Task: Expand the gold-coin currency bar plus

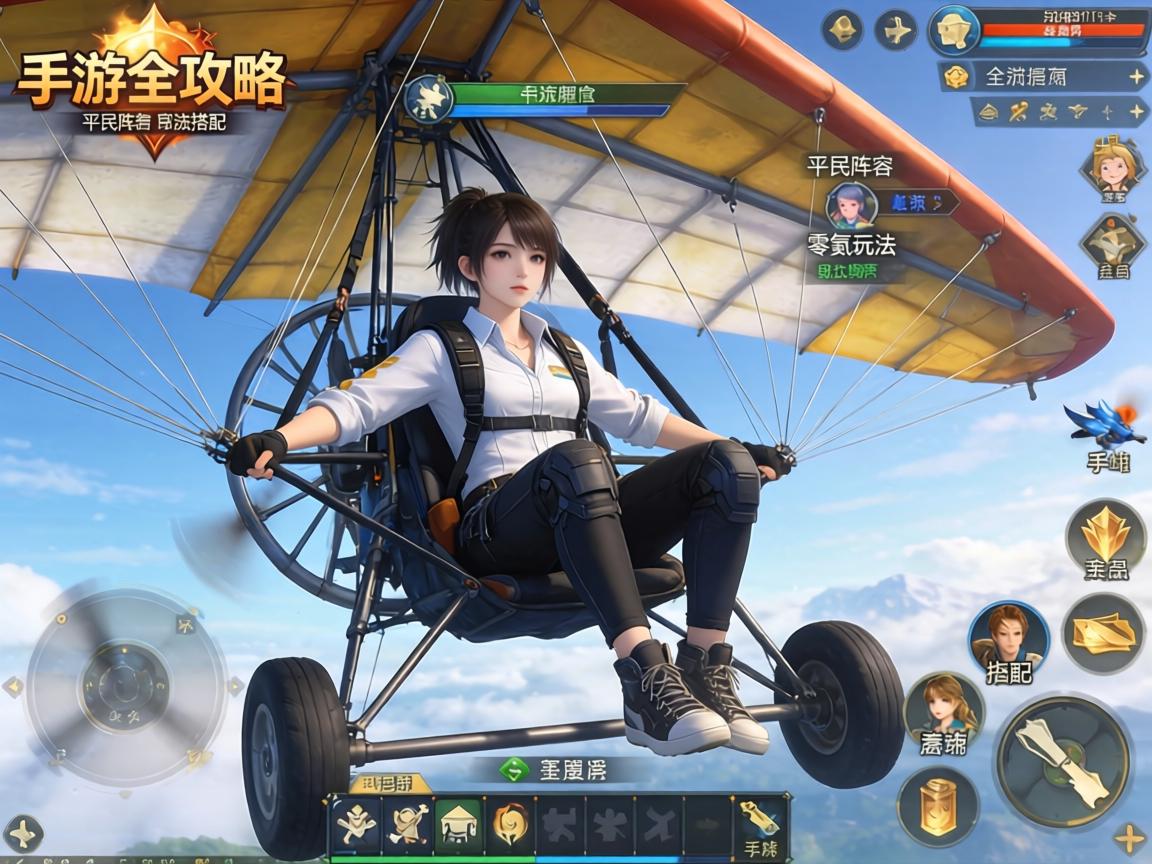Action: coord(1137,76)
